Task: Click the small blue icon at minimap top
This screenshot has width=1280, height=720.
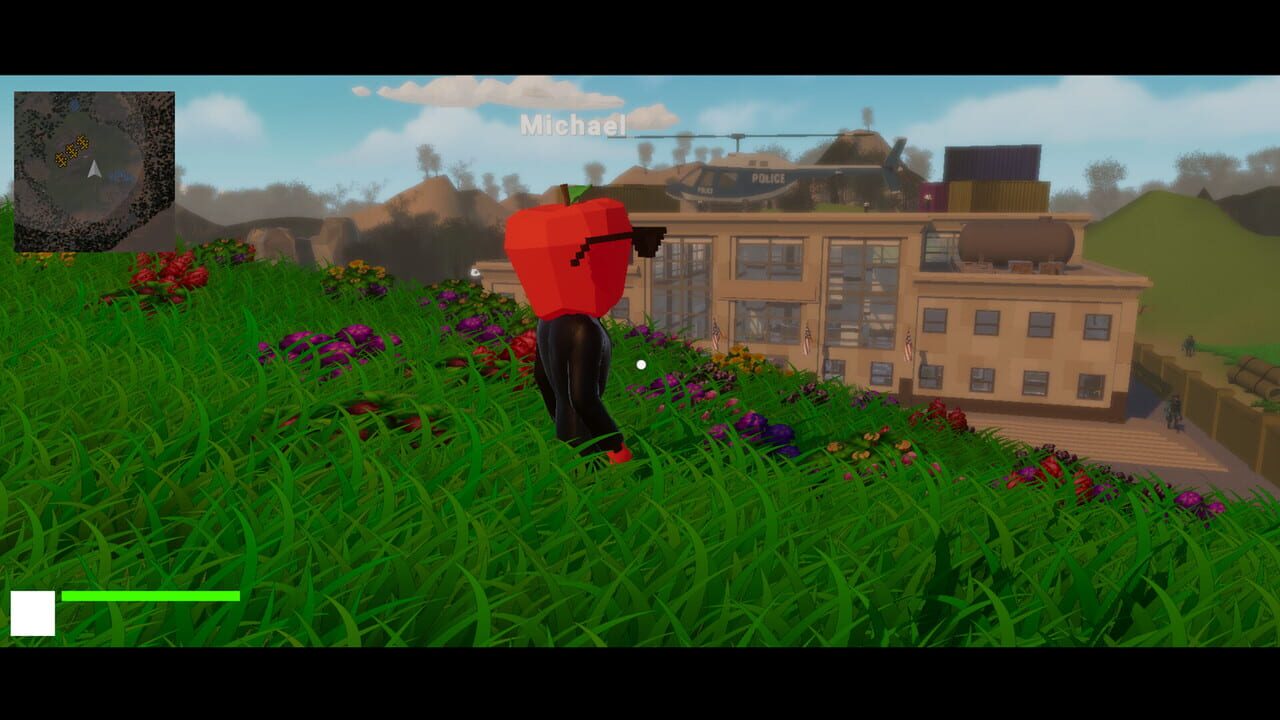Action: (75, 102)
